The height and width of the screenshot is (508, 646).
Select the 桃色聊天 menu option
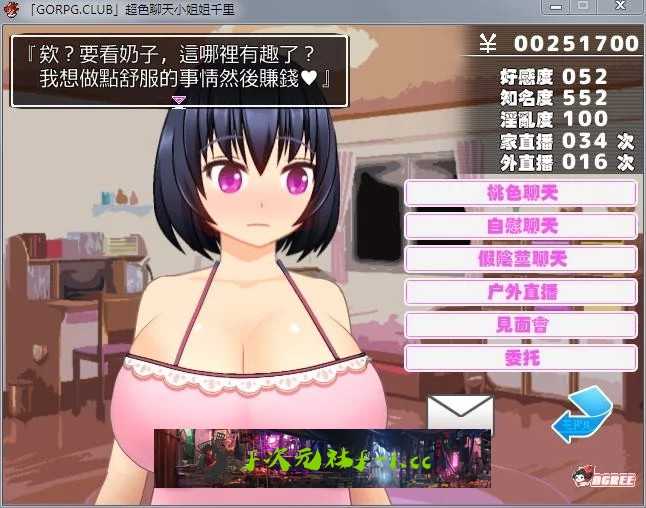pos(521,193)
